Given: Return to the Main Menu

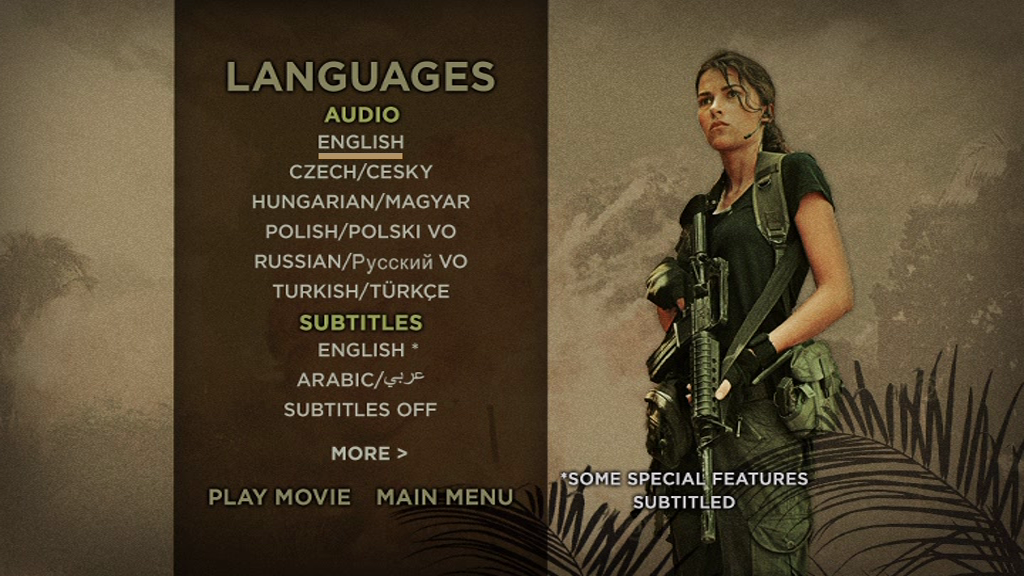Looking at the screenshot, I should (445, 497).
